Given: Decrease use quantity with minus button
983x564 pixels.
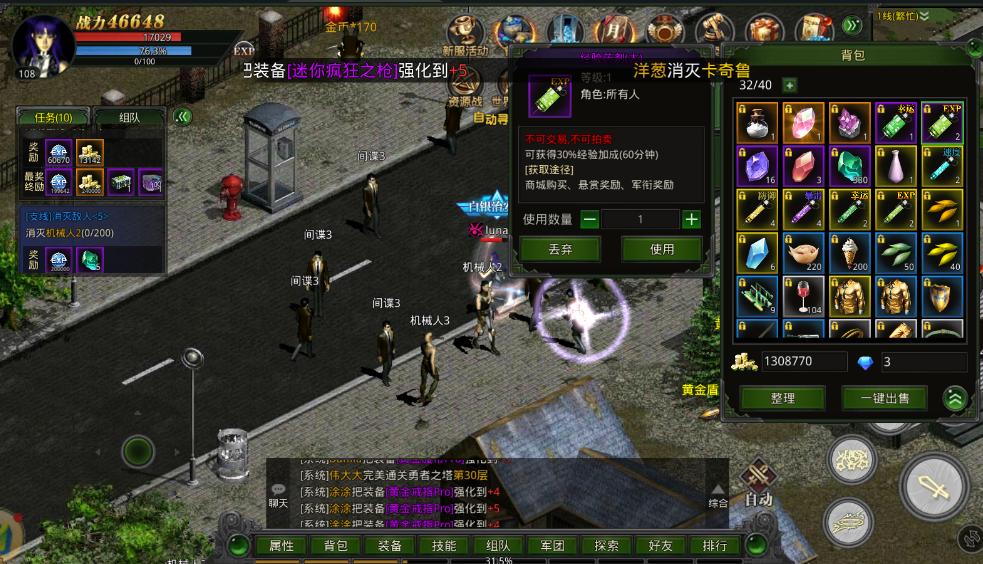Looking at the screenshot, I should (590, 219).
